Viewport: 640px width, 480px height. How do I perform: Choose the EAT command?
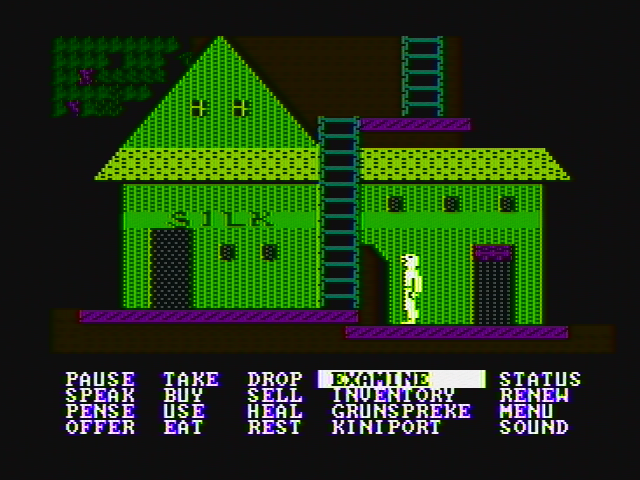tap(184, 427)
